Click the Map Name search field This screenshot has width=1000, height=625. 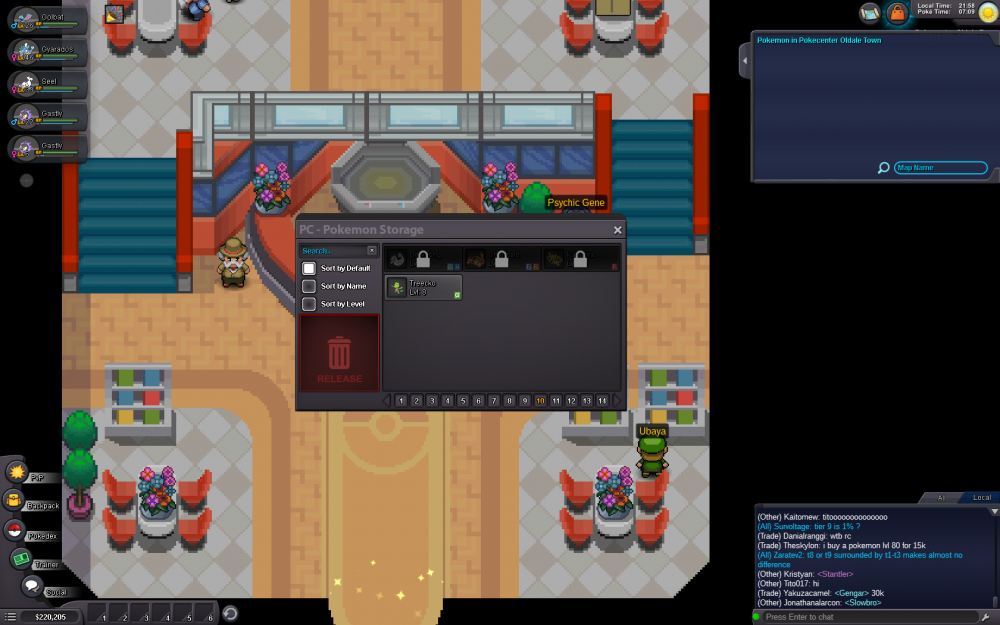940,168
